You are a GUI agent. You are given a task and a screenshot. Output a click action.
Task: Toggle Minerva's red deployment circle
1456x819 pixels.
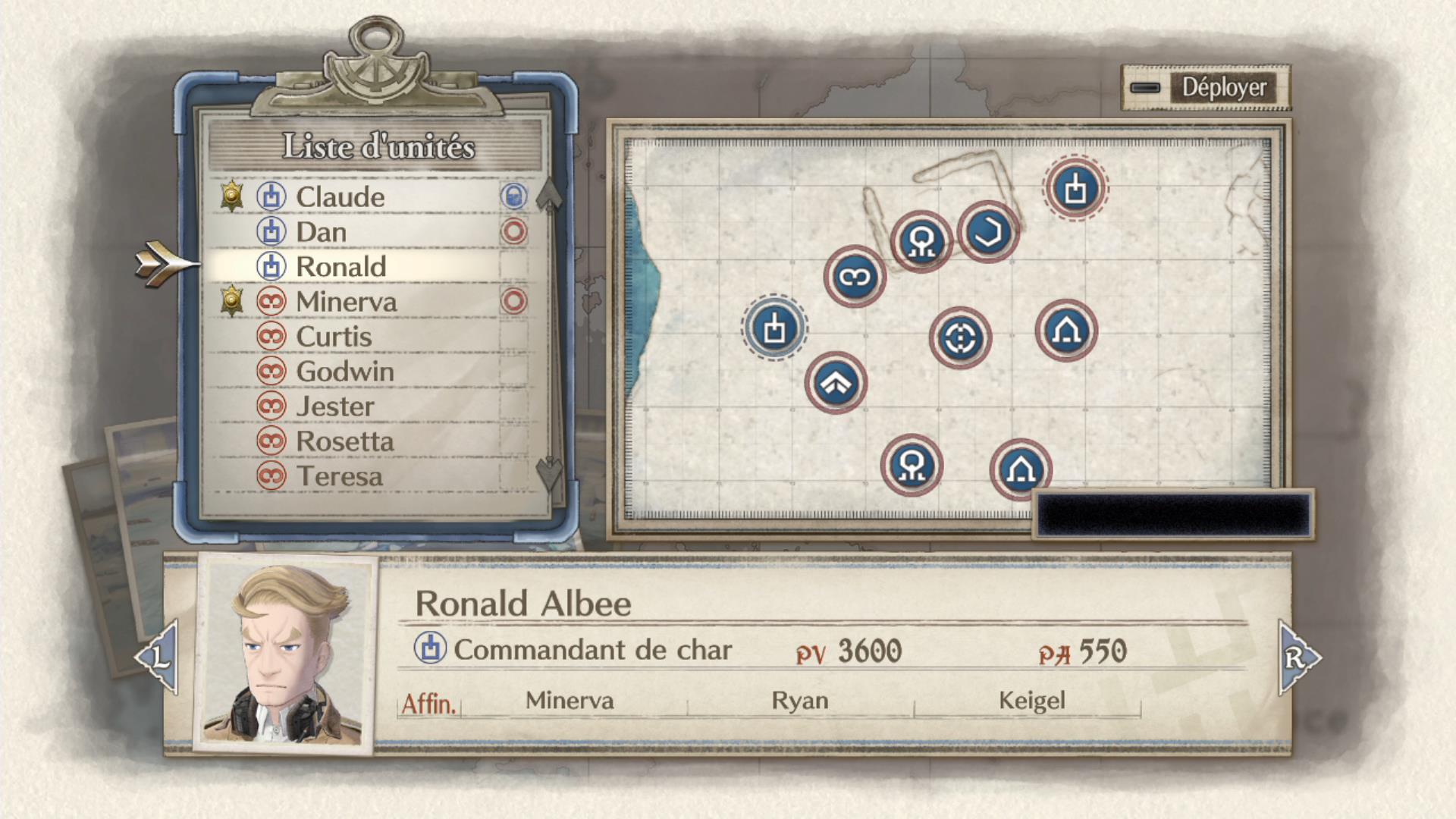[514, 302]
